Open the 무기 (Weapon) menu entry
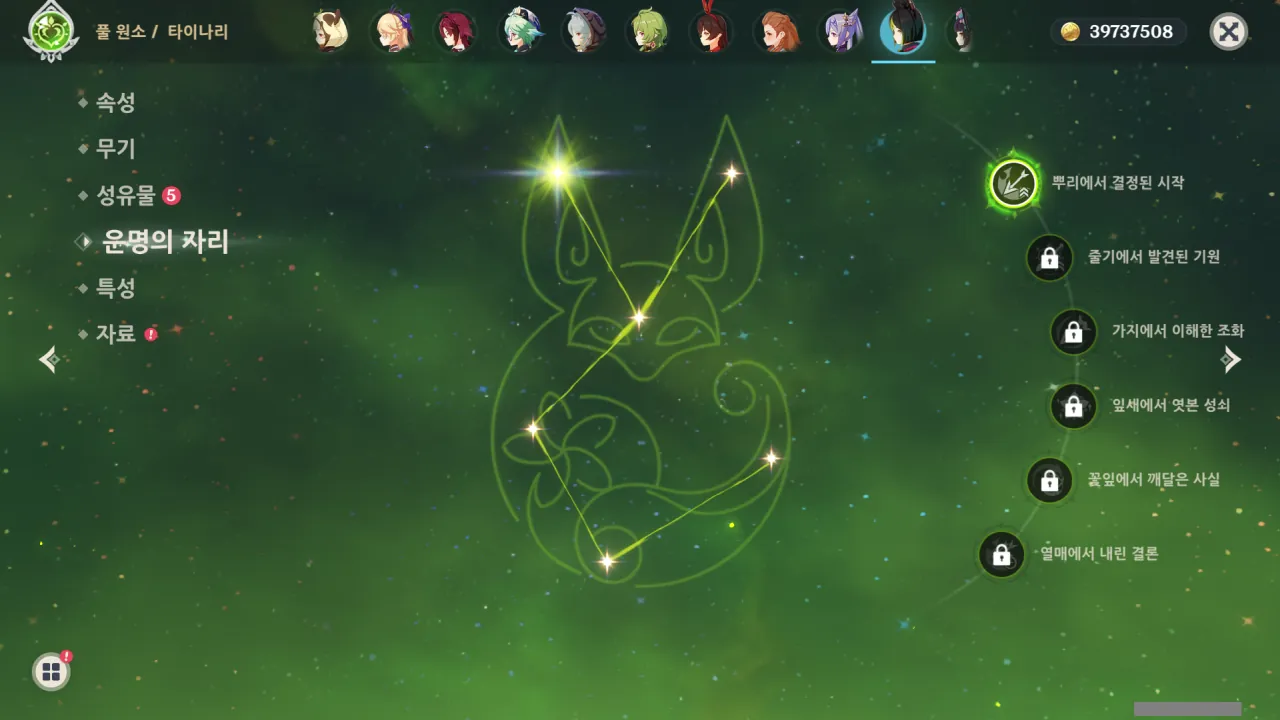 pyautogui.click(x=115, y=149)
